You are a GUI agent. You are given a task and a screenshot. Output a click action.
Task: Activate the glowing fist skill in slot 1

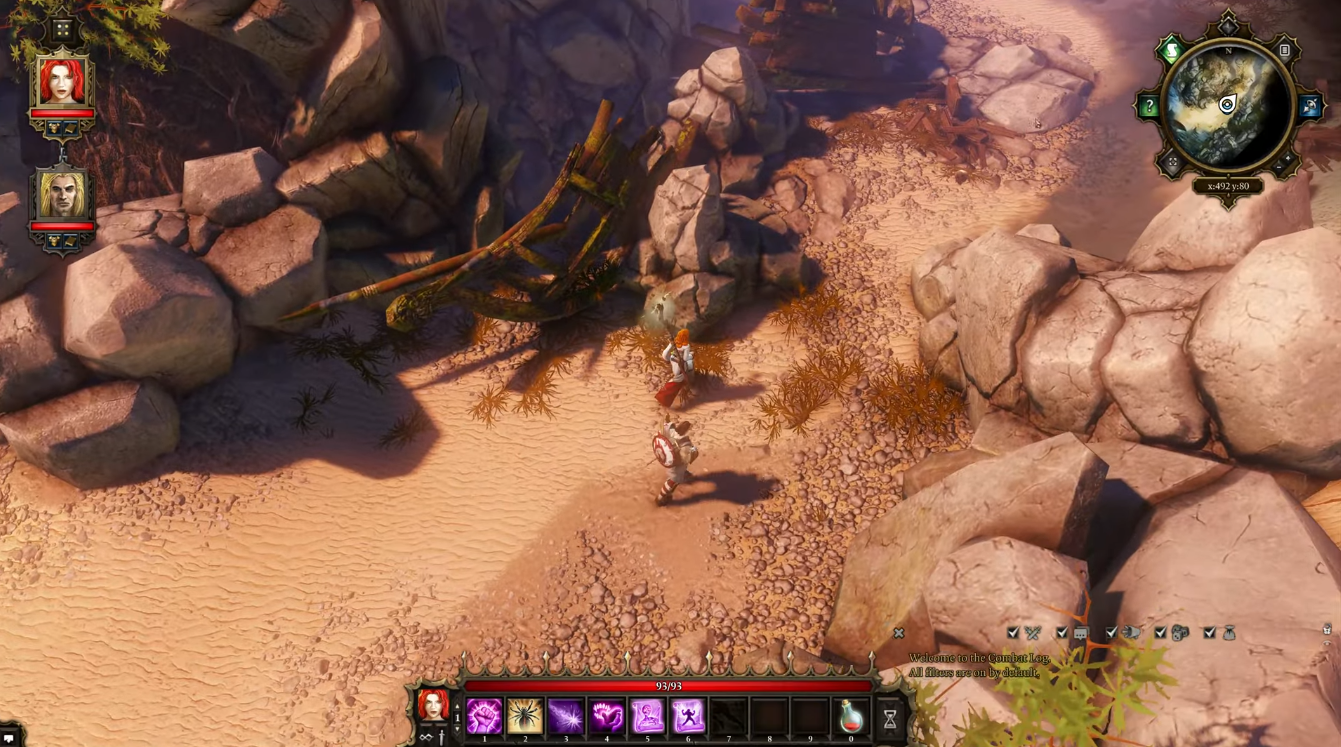[x=484, y=716]
